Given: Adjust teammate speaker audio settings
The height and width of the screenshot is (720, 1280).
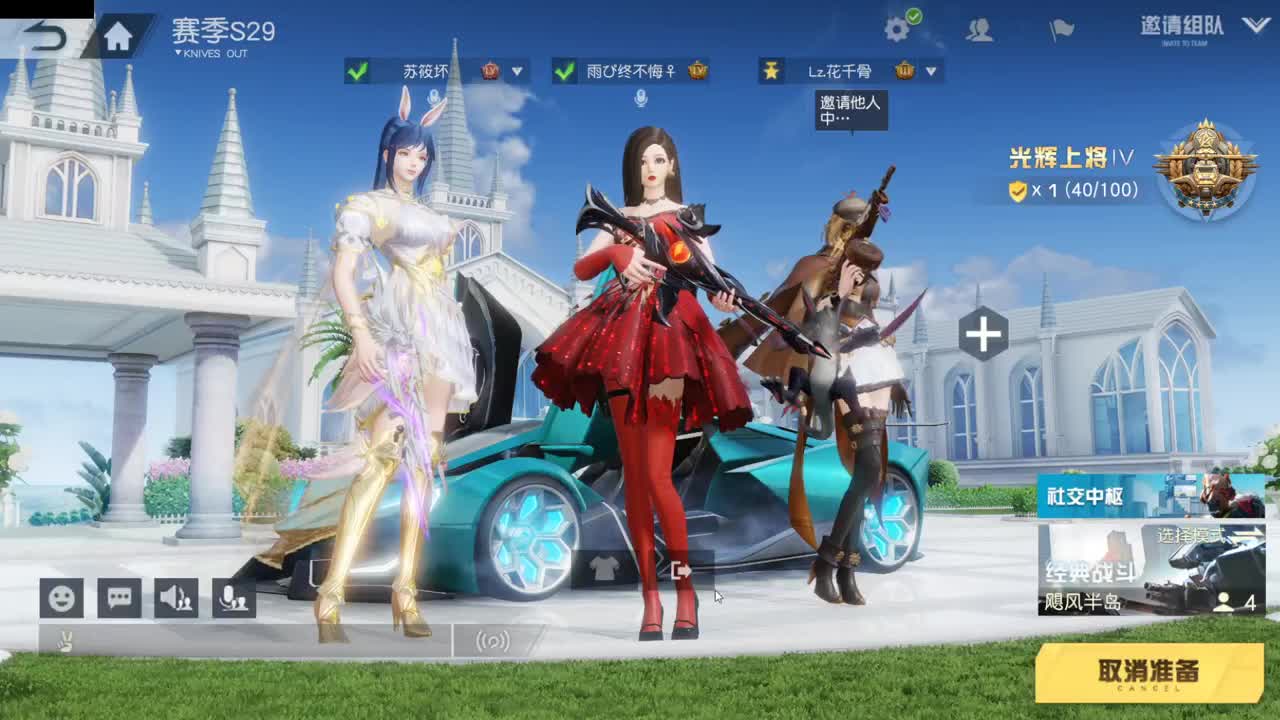Looking at the screenshot, I should (x=176, y=597).
